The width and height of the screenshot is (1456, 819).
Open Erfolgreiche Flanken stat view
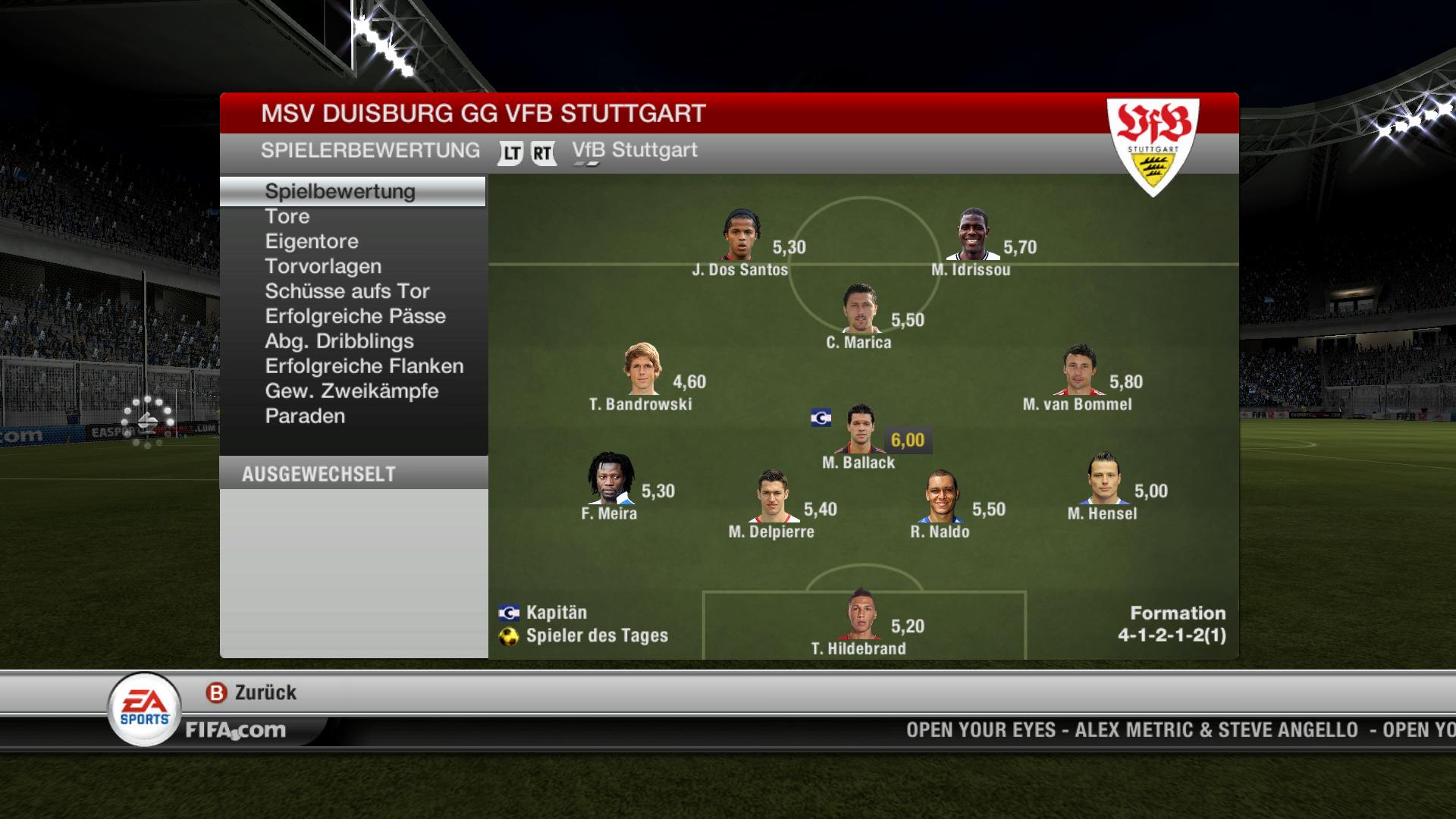coord(364,367)
